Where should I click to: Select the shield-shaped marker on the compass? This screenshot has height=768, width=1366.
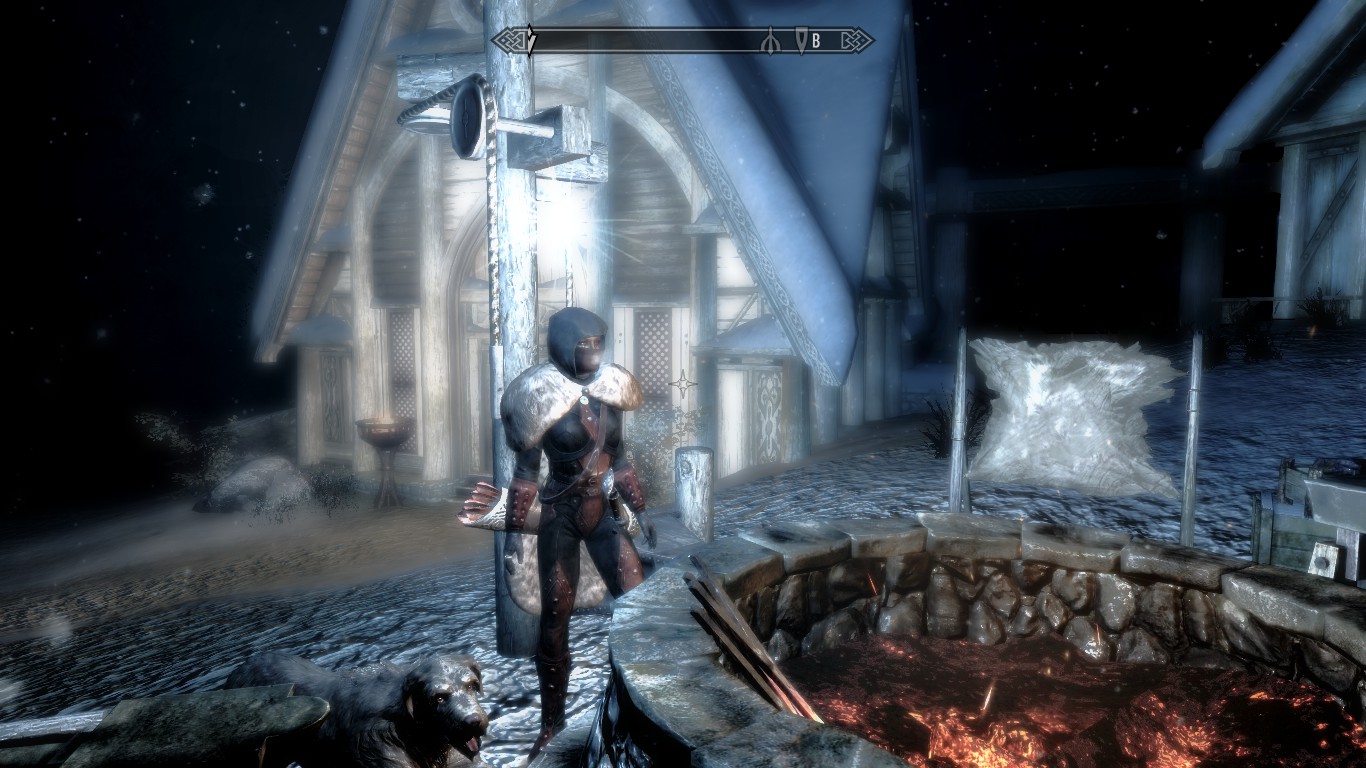(x=801, y=40)
